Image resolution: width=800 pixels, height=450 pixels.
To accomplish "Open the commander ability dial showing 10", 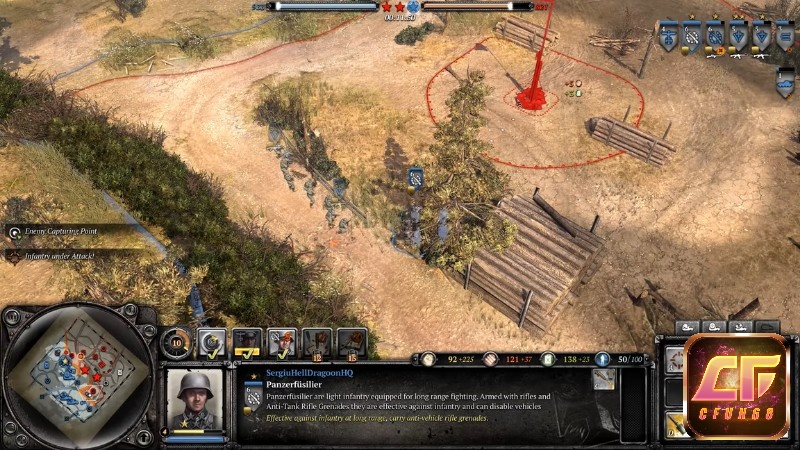I will (x=176, y=341).
